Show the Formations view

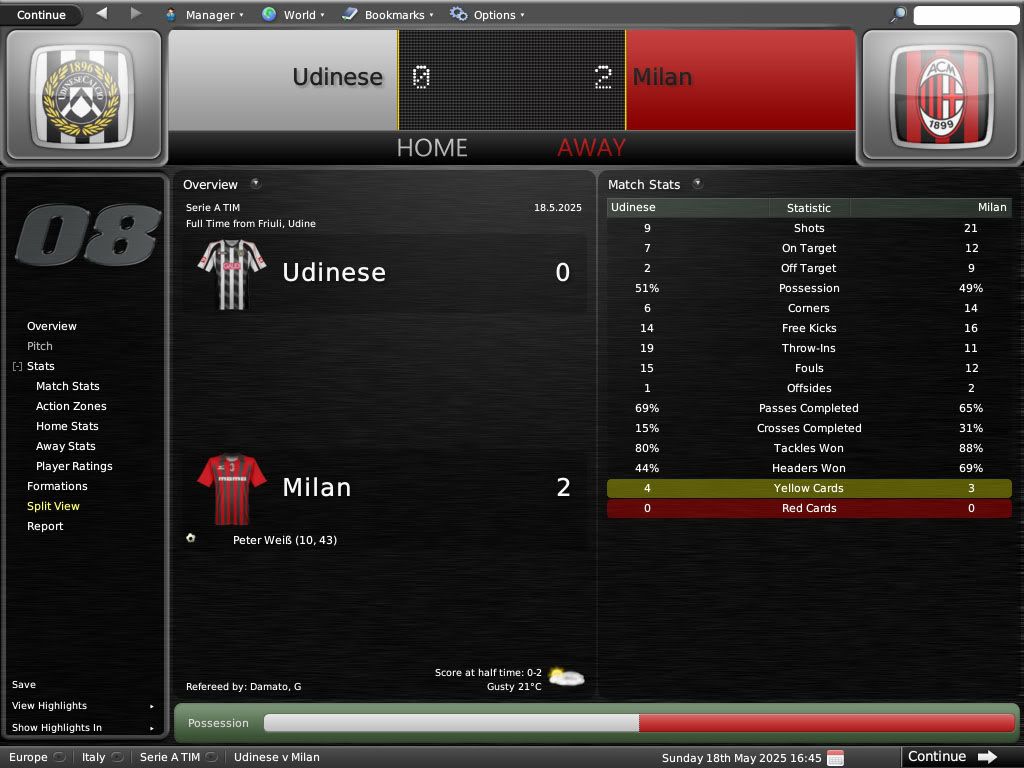coord(57,486)
